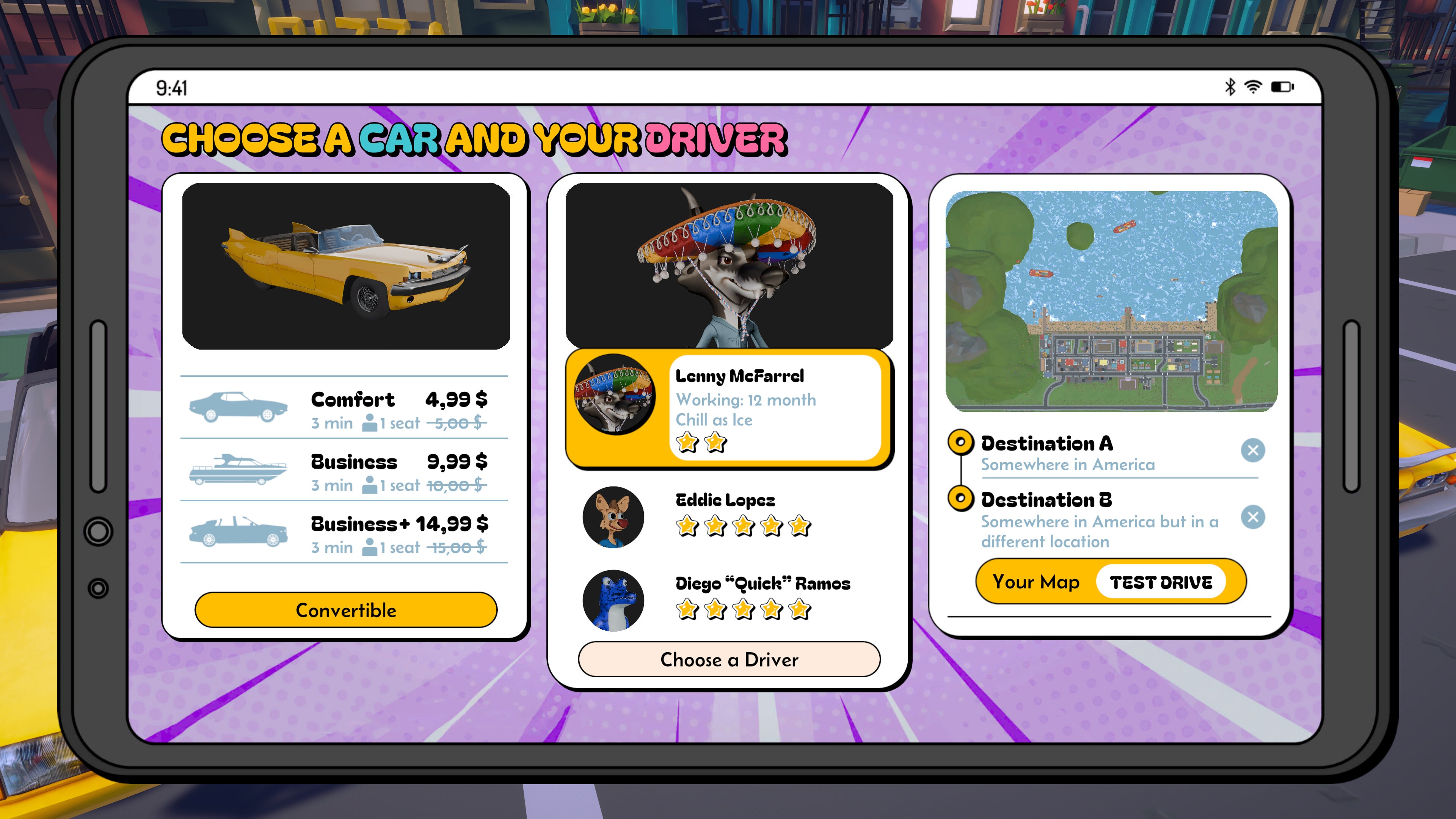Open the Choose a Driver list

click(728, 659)
